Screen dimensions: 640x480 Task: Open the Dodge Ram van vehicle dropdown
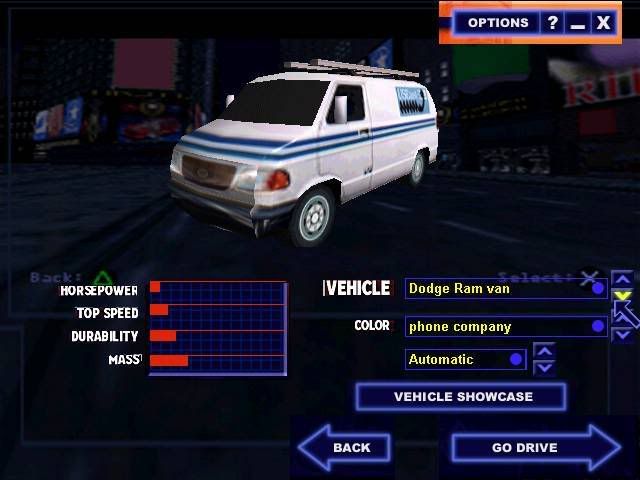(506, 289)
